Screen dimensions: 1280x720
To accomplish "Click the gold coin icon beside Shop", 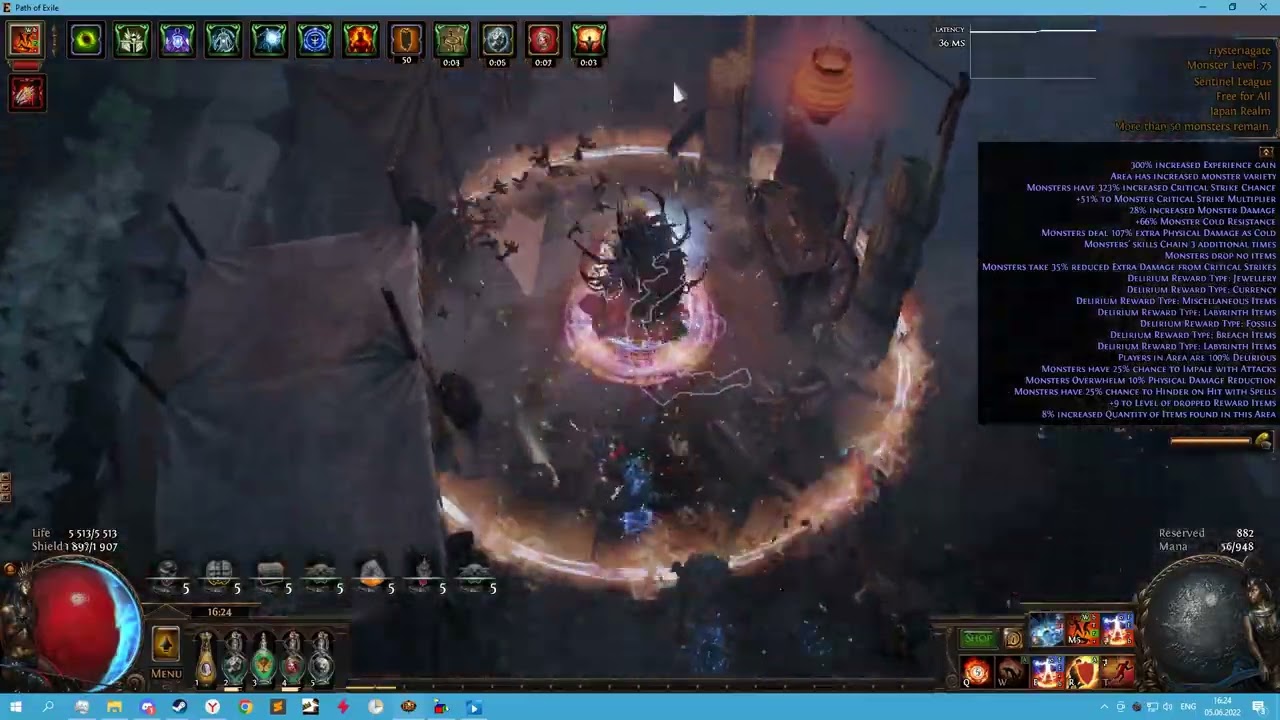I will click(x=1012, y=639).
